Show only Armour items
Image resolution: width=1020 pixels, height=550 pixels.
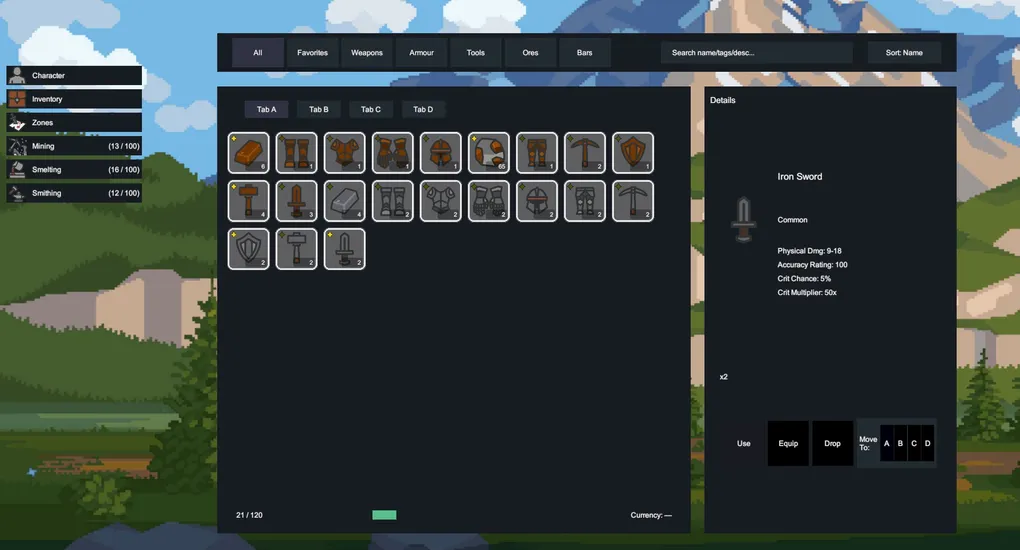[421, 53]
